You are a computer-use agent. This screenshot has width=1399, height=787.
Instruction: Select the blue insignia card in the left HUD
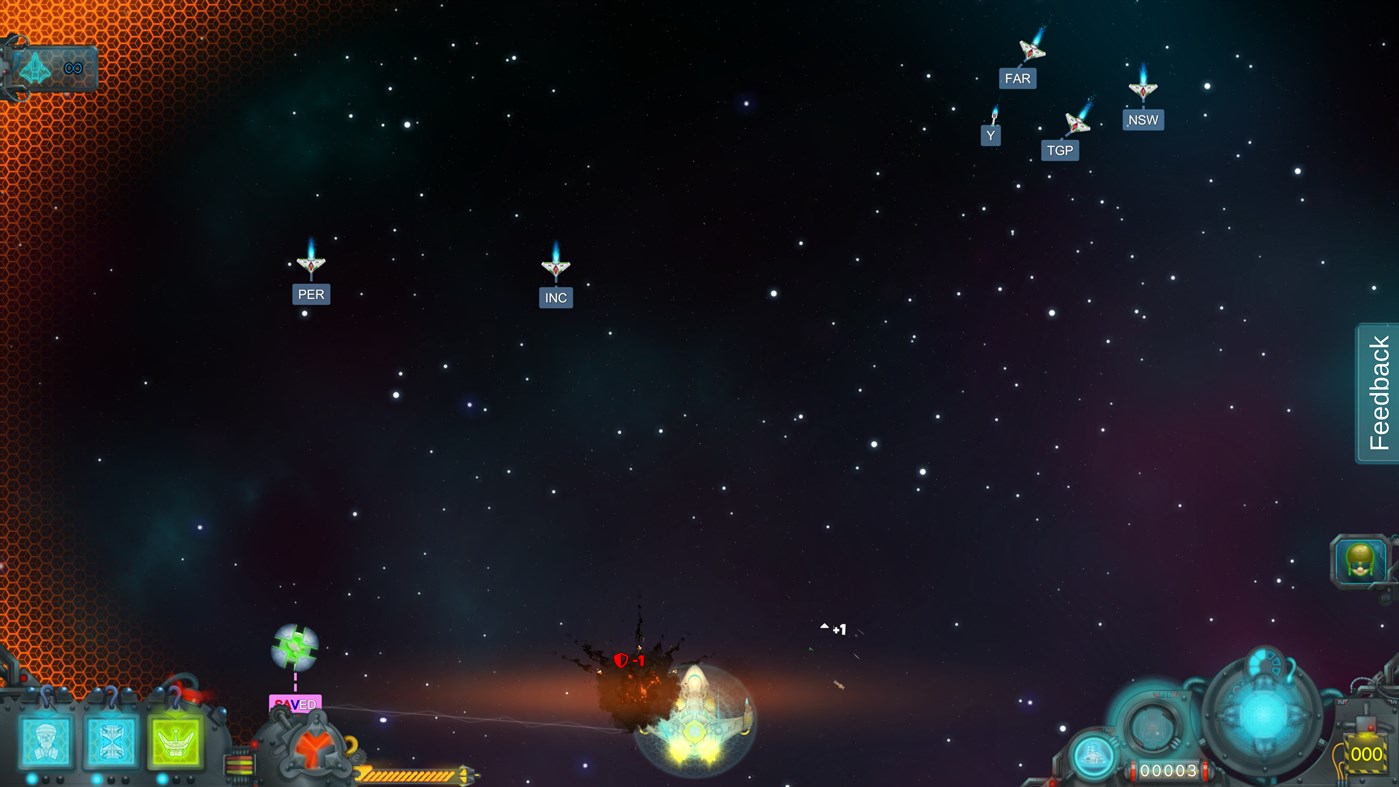pos(110,740)
